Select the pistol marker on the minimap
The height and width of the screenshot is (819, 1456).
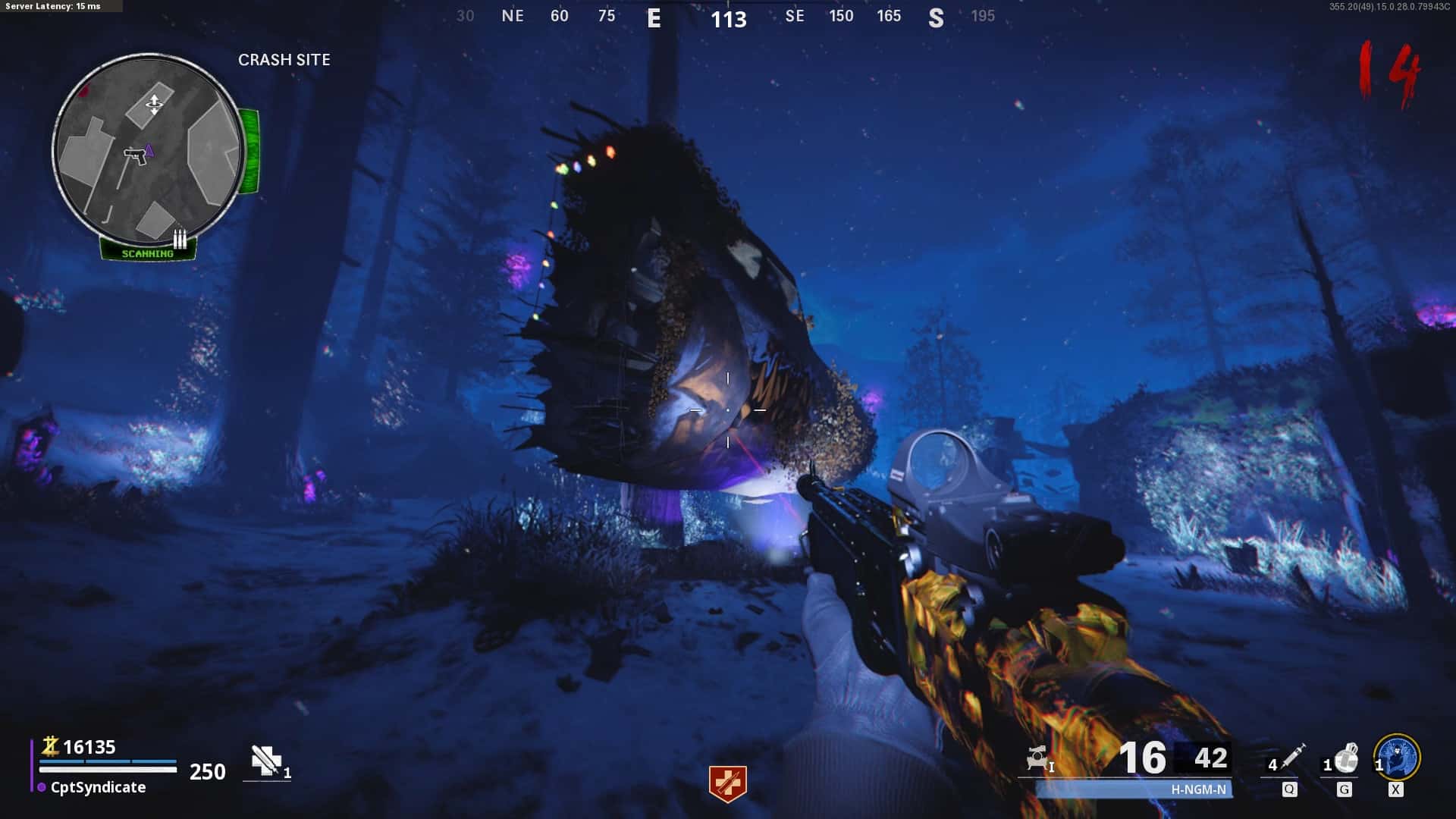136,155
